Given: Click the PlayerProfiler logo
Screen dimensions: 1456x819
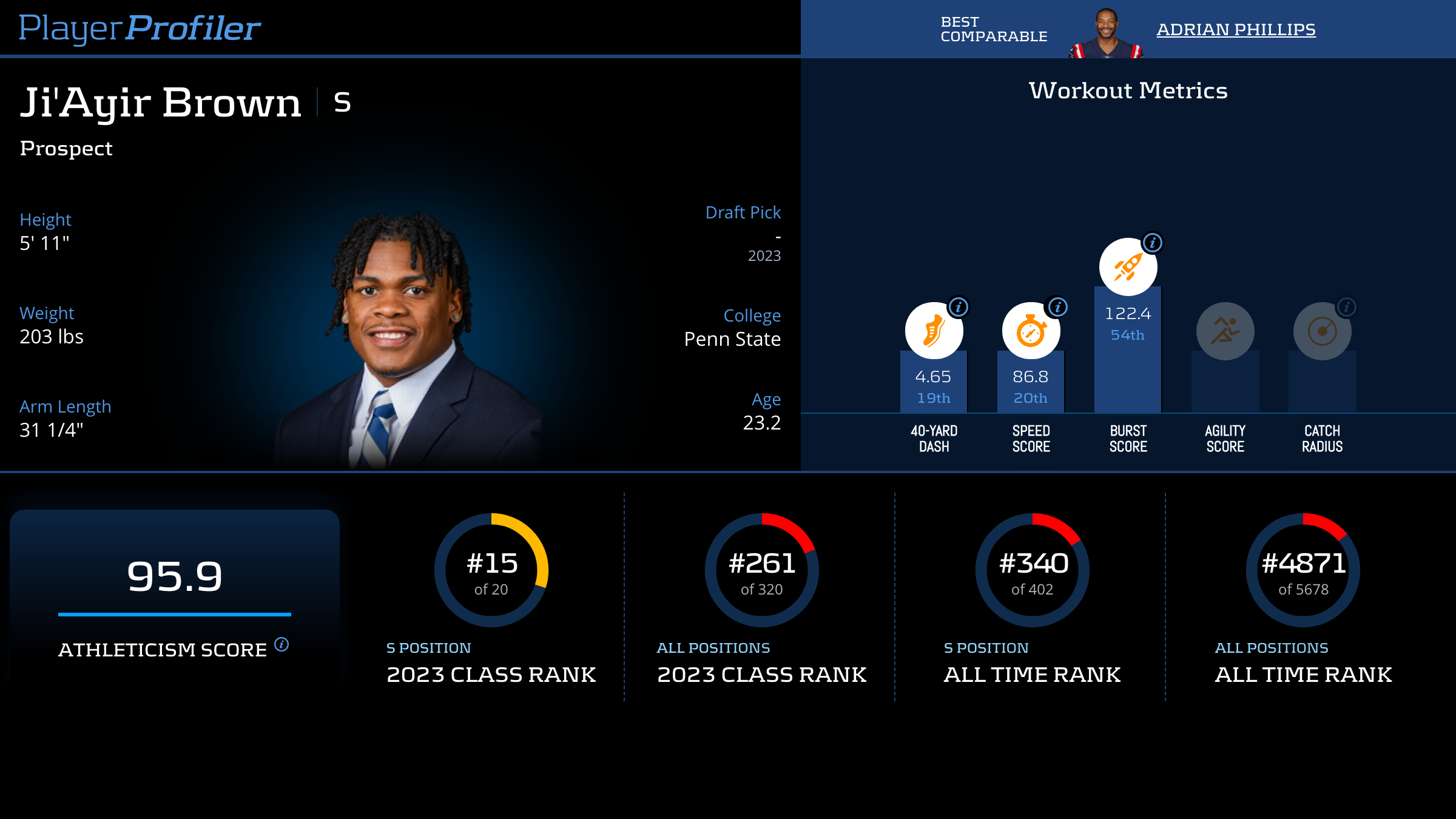Looking at the screenshot, I should point(140,28).
